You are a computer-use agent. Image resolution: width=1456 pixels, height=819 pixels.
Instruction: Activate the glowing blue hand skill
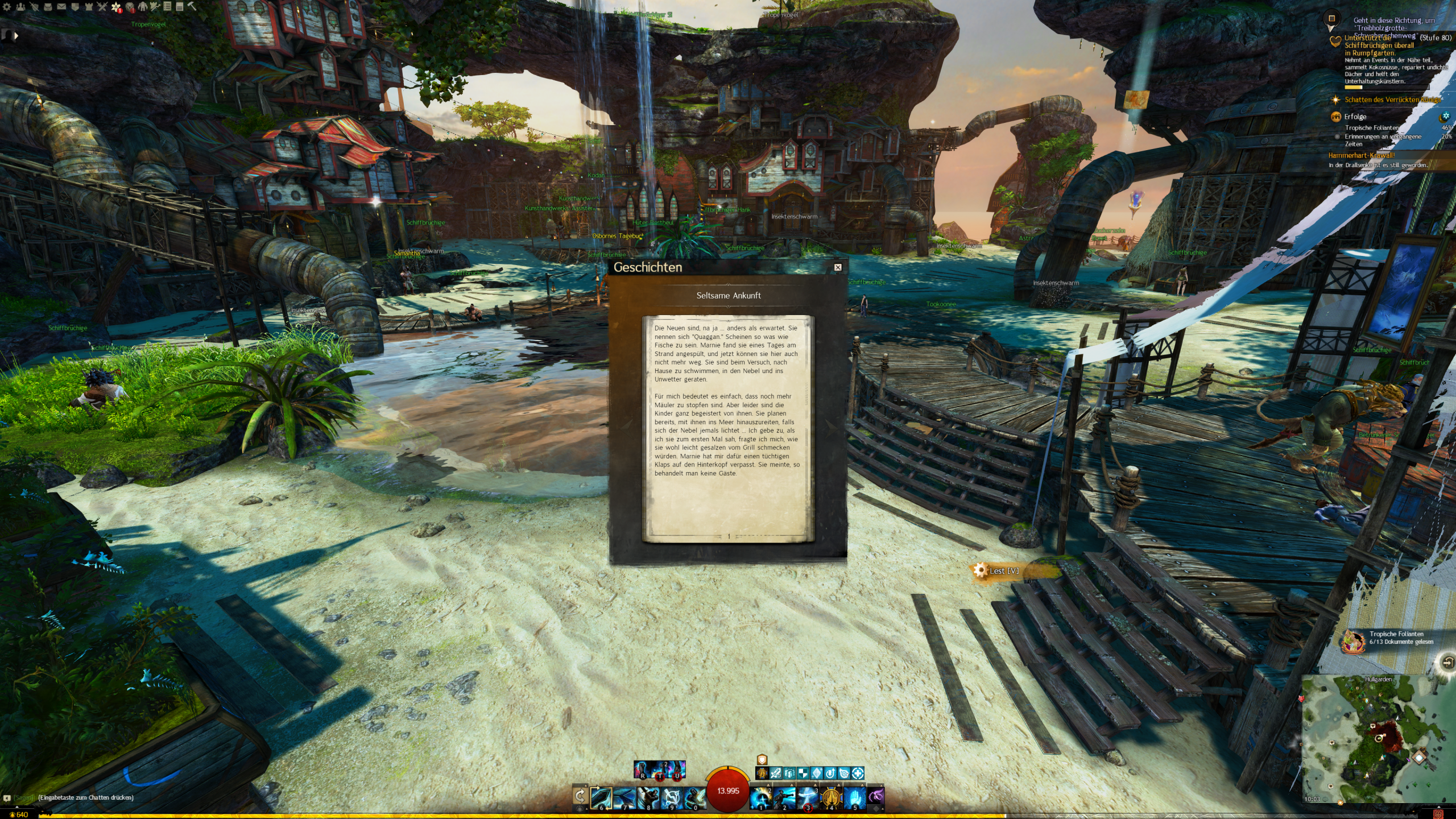coord(854,797)
